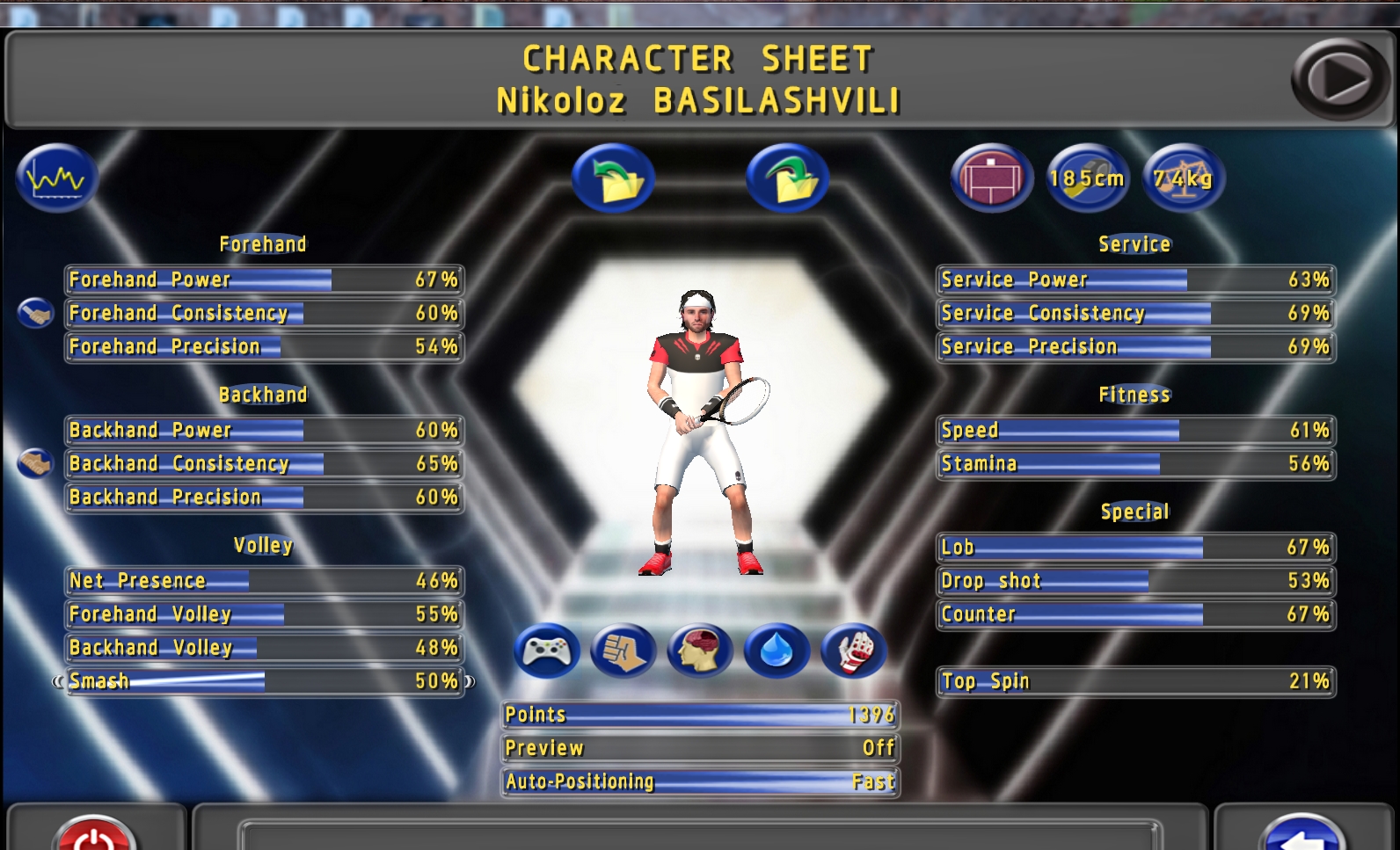Open the statistics graph icon
Screen dimensions: 1400x850
pyautogui.click(x=56, y=178)
